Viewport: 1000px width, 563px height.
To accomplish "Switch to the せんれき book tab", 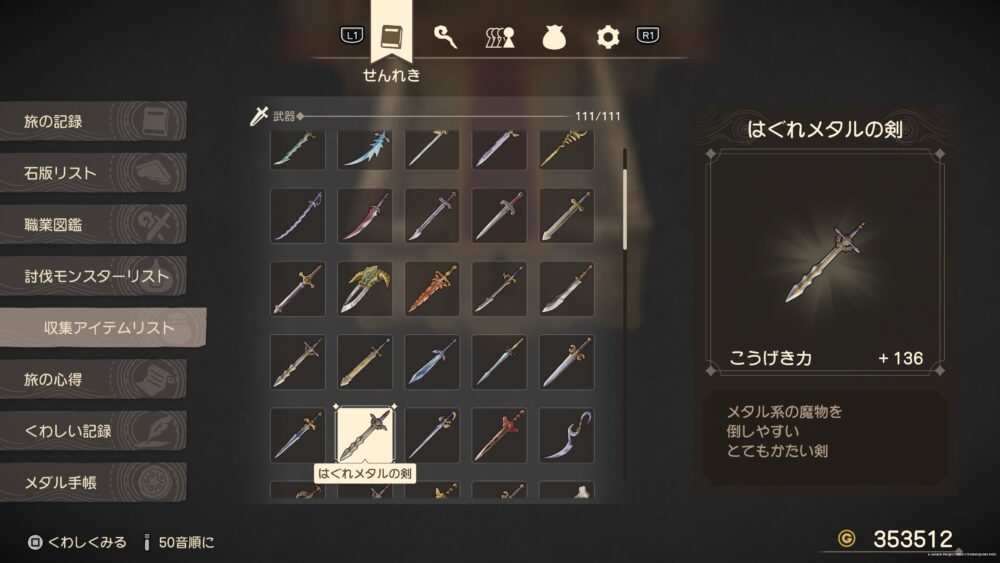I will tap(393, 38).
